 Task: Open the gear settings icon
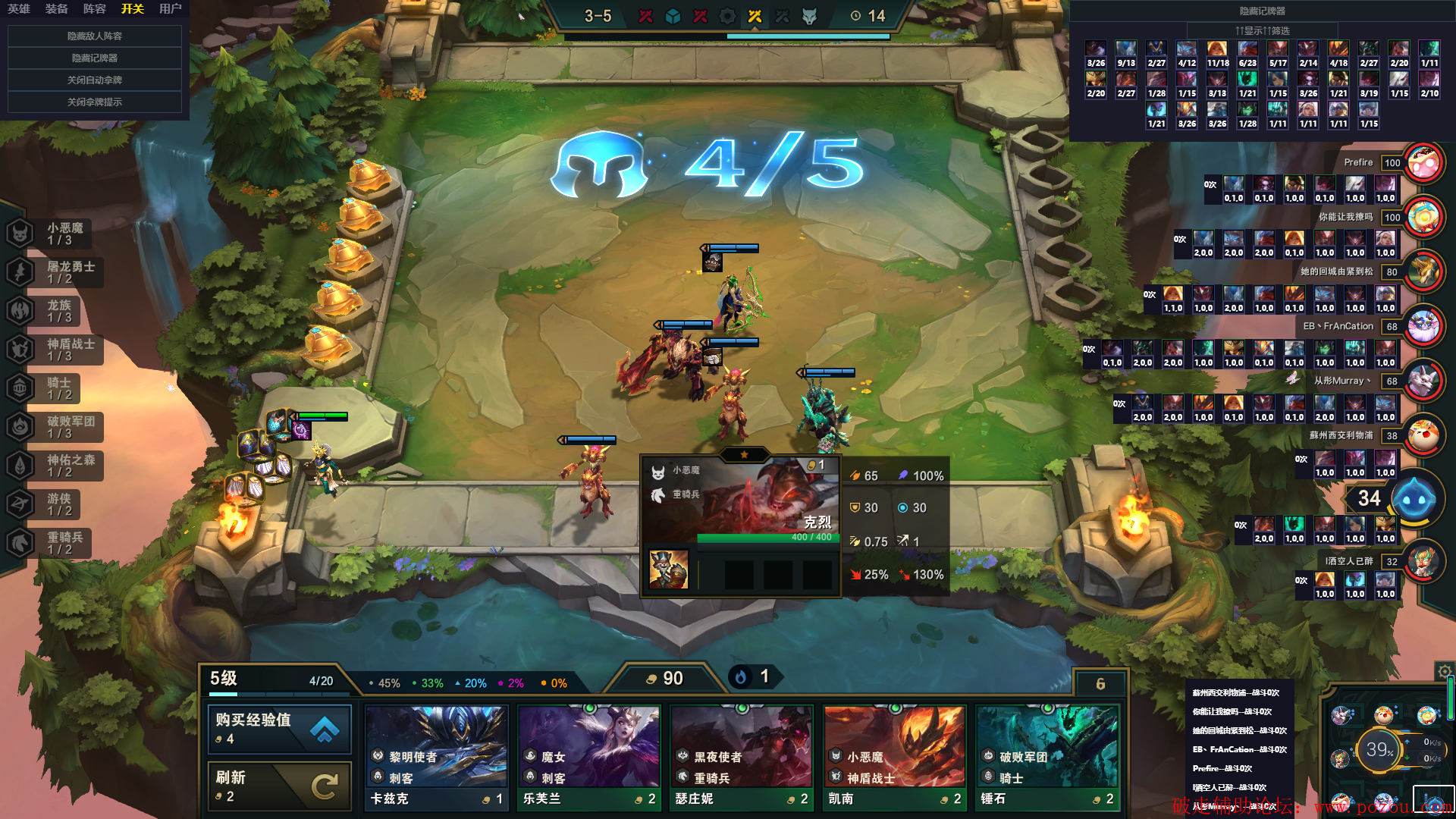[x=1445, y=671]
